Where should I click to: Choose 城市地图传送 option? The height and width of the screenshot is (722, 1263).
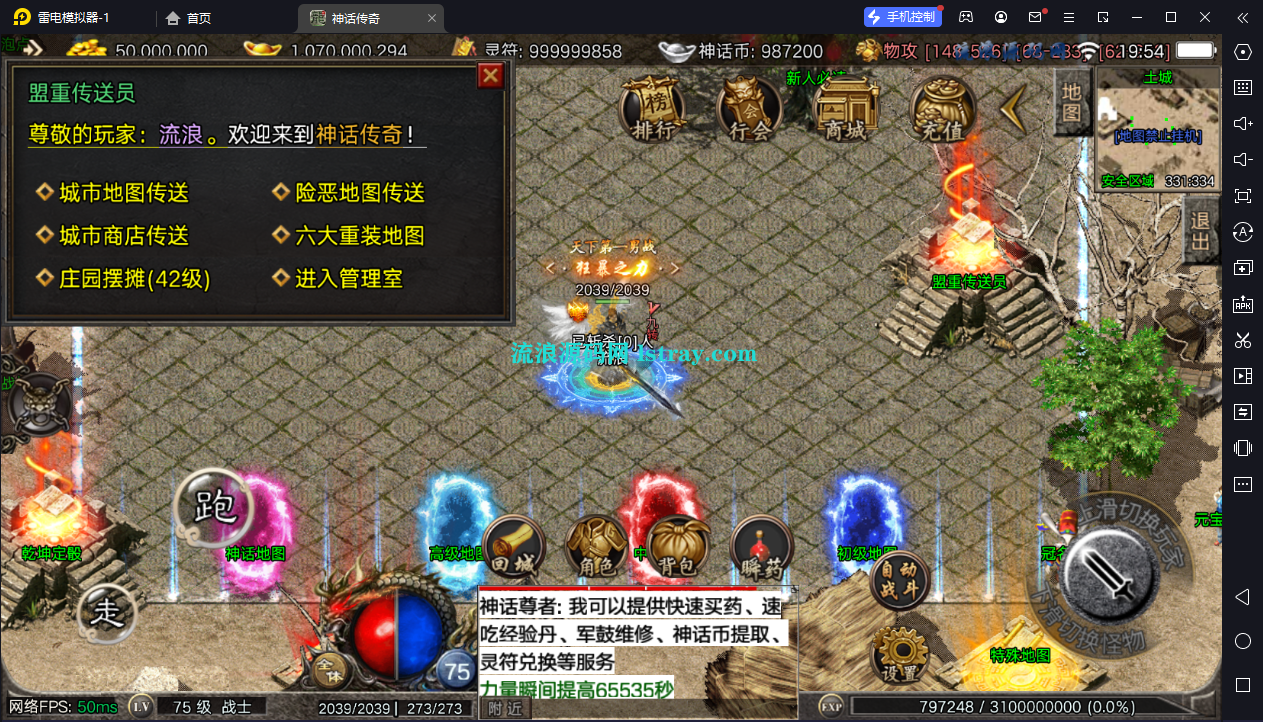coord(123,193)
